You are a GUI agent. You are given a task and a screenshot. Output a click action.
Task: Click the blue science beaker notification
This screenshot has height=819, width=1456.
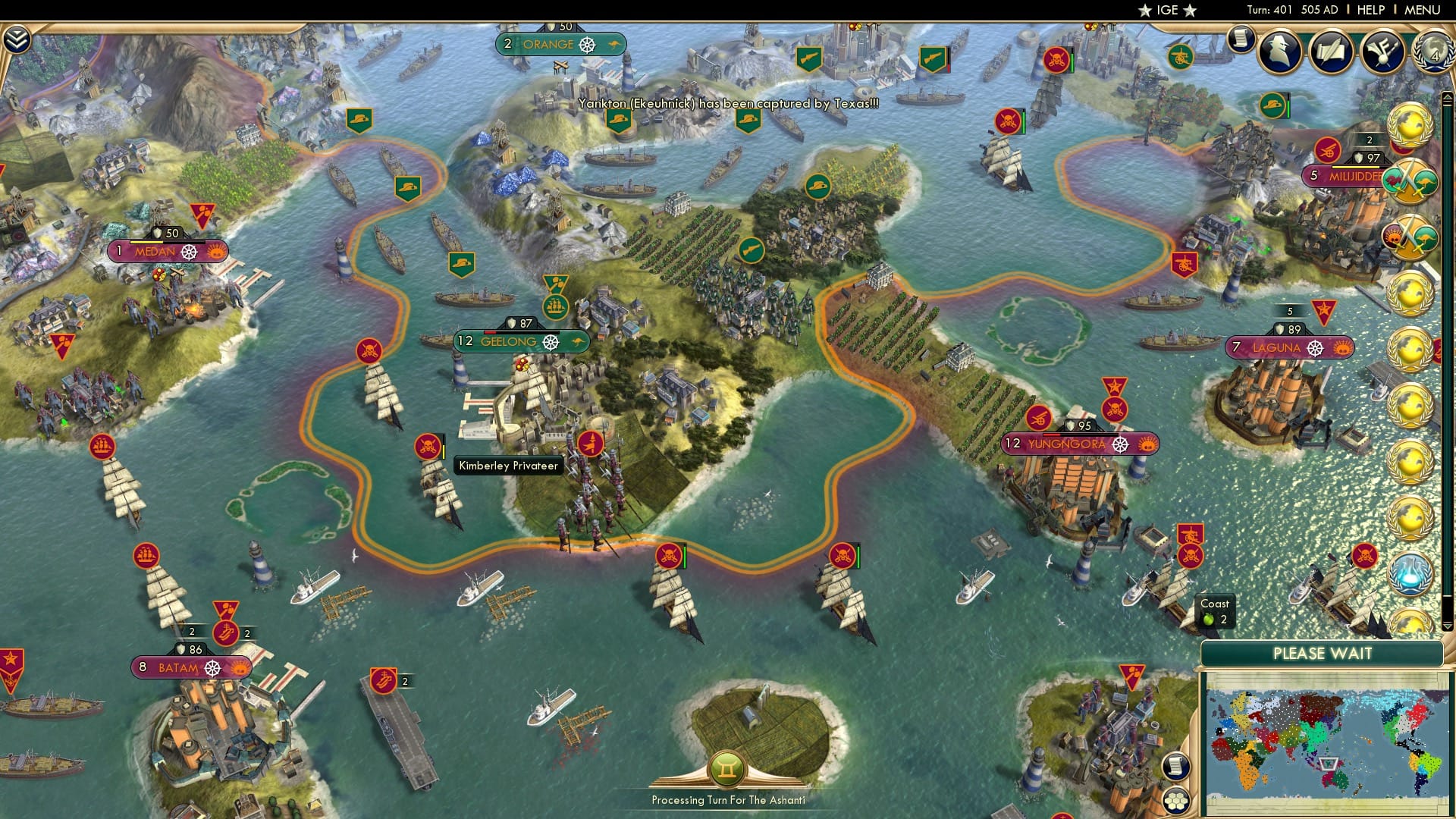(1411, 573)
